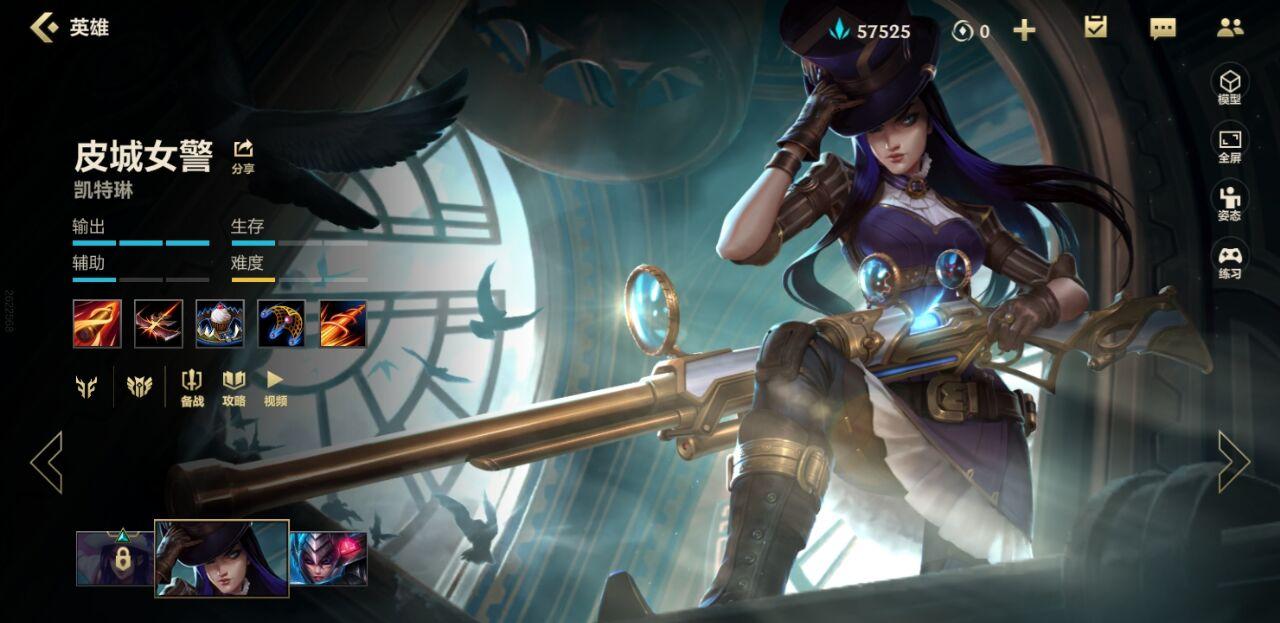Viewport: 1280px width, 623px height.
Task: Enter 全屏 fullscreen view
Action: [1229, 144]
